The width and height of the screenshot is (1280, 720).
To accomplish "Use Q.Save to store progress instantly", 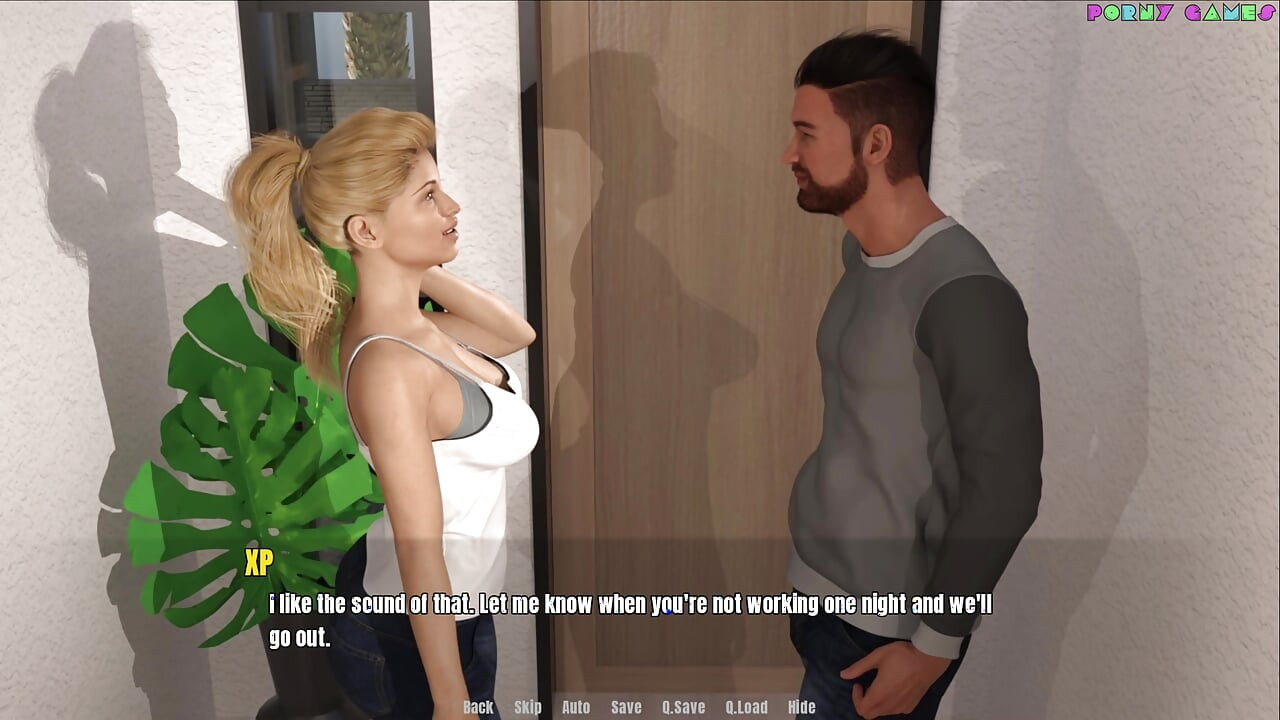I will (684, 707).
